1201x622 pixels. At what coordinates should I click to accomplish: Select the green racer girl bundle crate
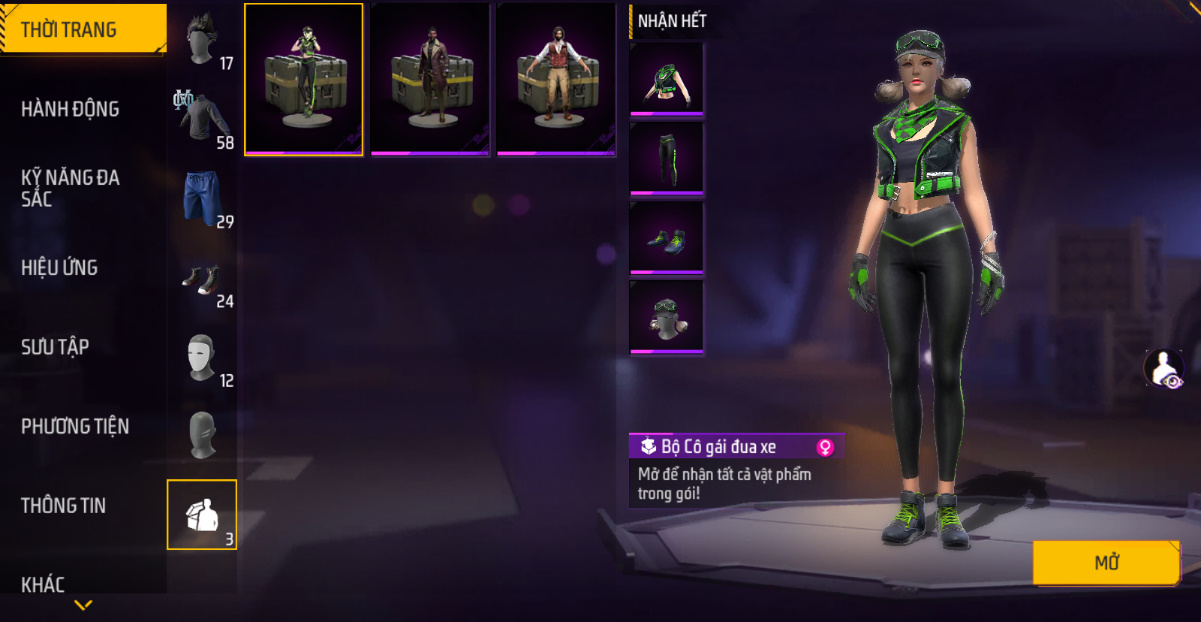coord(304,79)
